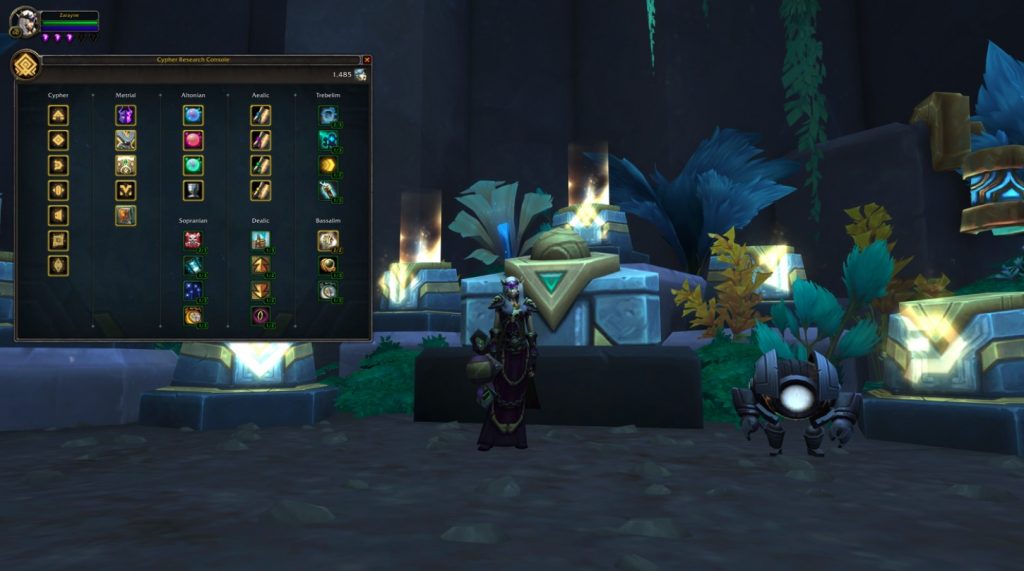Click the Cyphers currency icon
The height and width of the screenshot is (571, 1024).
pos(359,75)
